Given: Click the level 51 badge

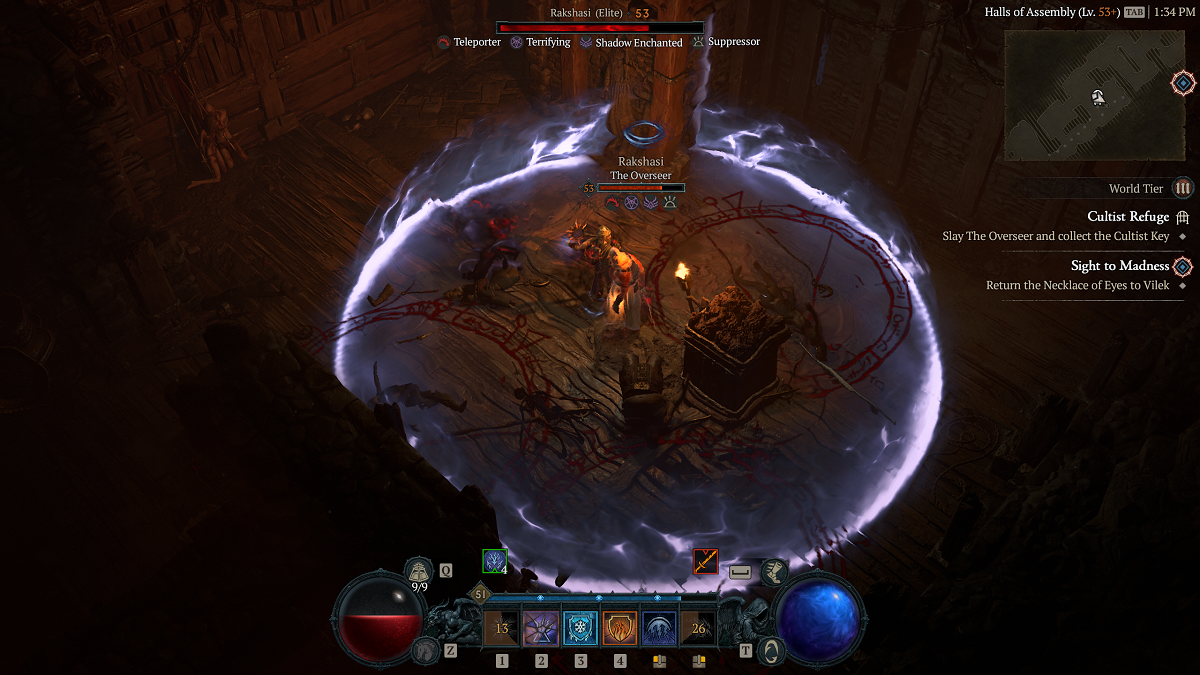Looking at the screenshot, I should point(481,594).
